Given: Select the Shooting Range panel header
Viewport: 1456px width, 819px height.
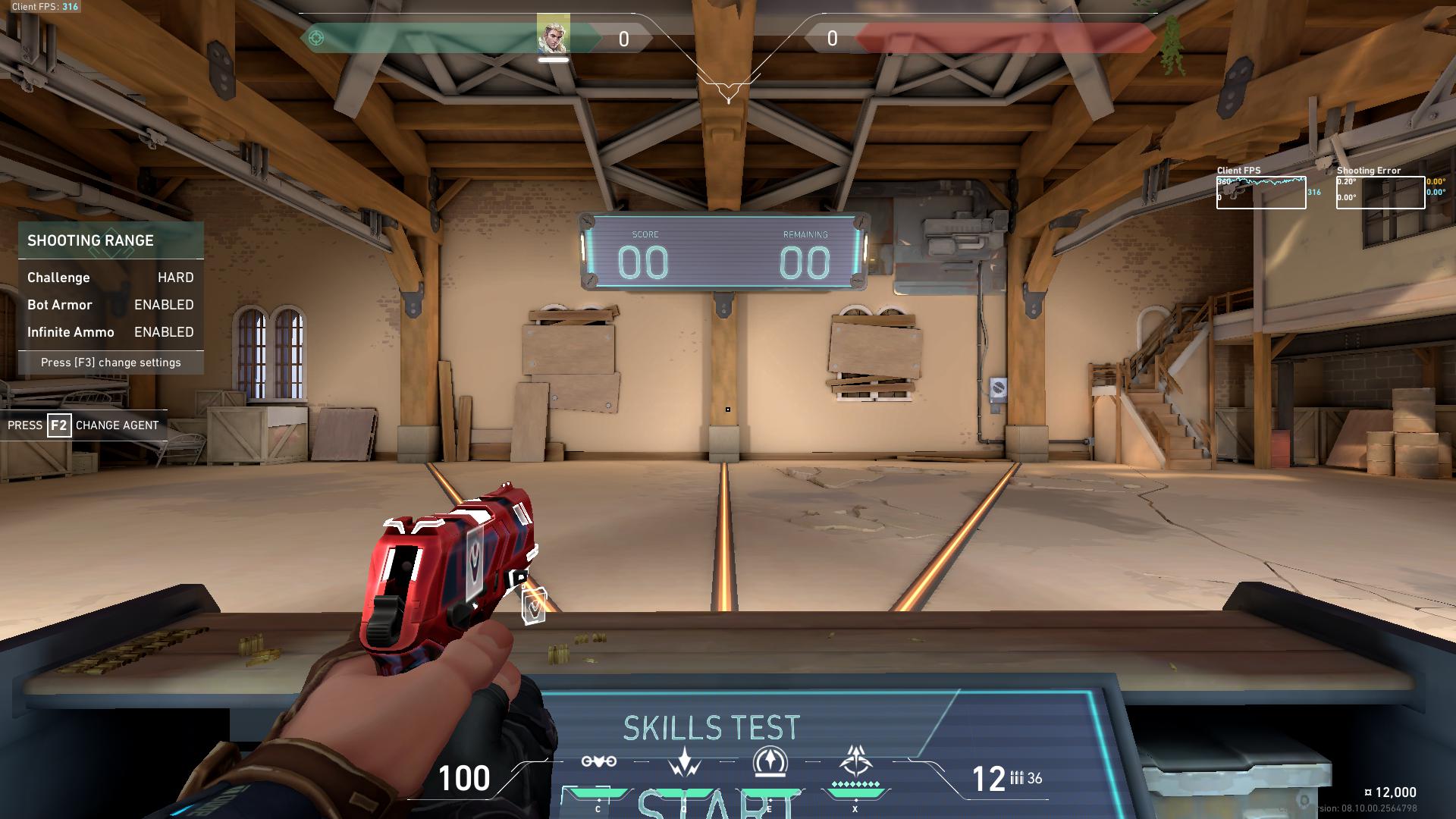Looking at the screenshot, I should (x=111, y=240).
